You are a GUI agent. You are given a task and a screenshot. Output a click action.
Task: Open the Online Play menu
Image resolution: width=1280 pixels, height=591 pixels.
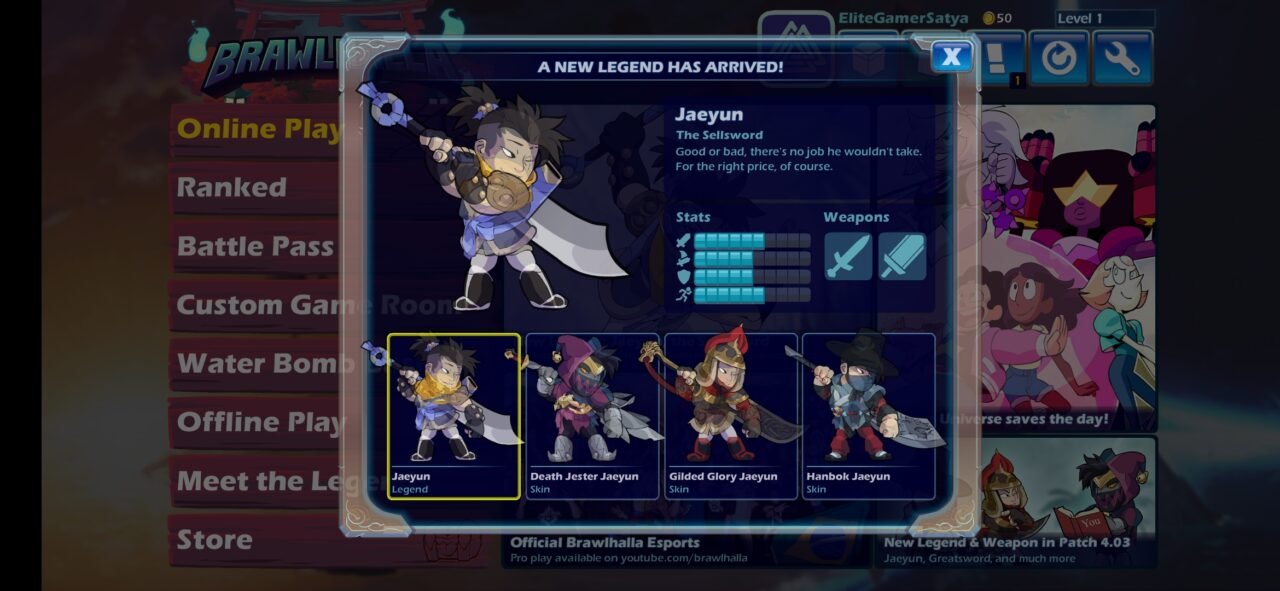(x=255, y=129)
